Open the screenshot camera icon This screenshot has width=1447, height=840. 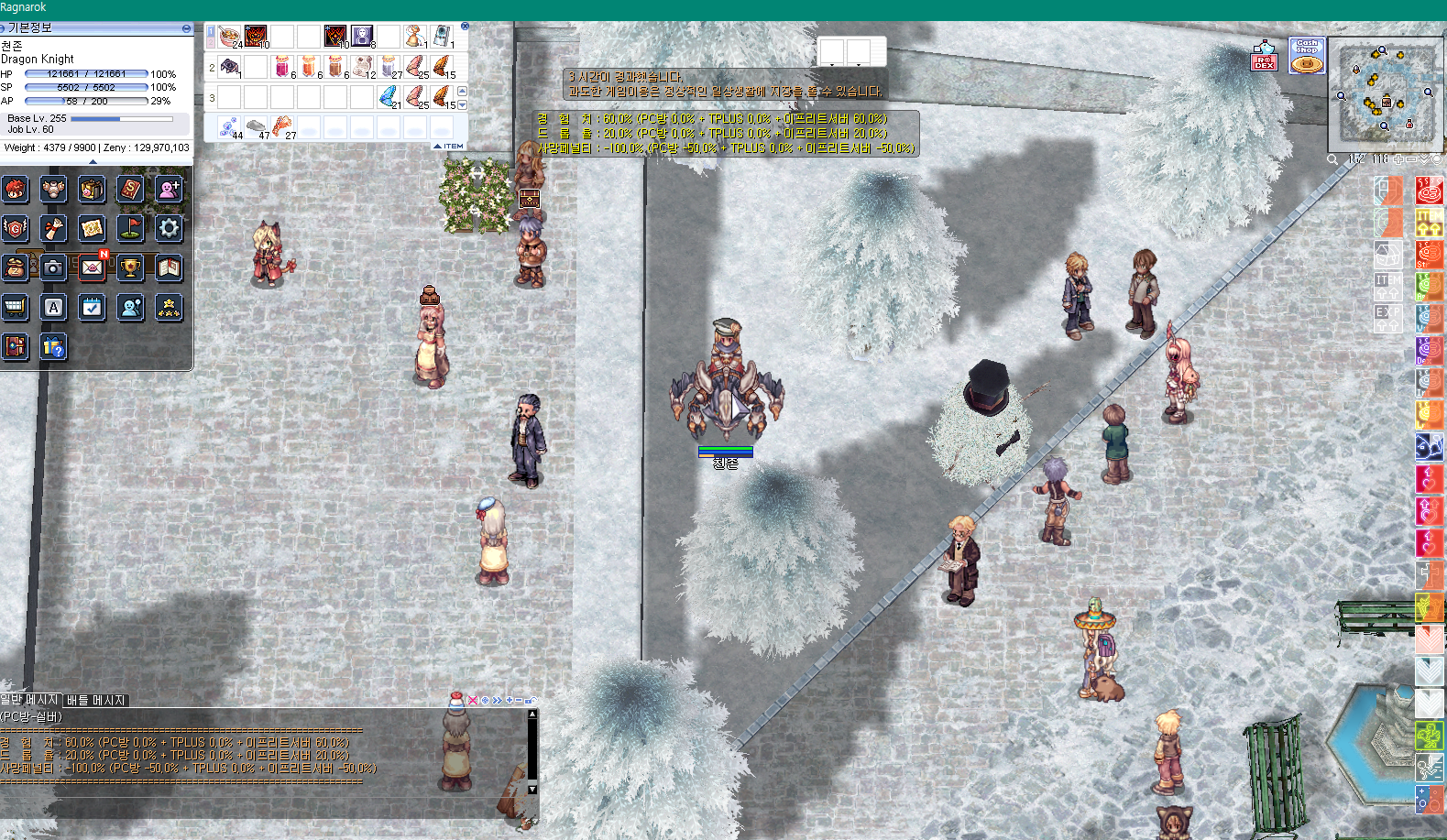53,267
